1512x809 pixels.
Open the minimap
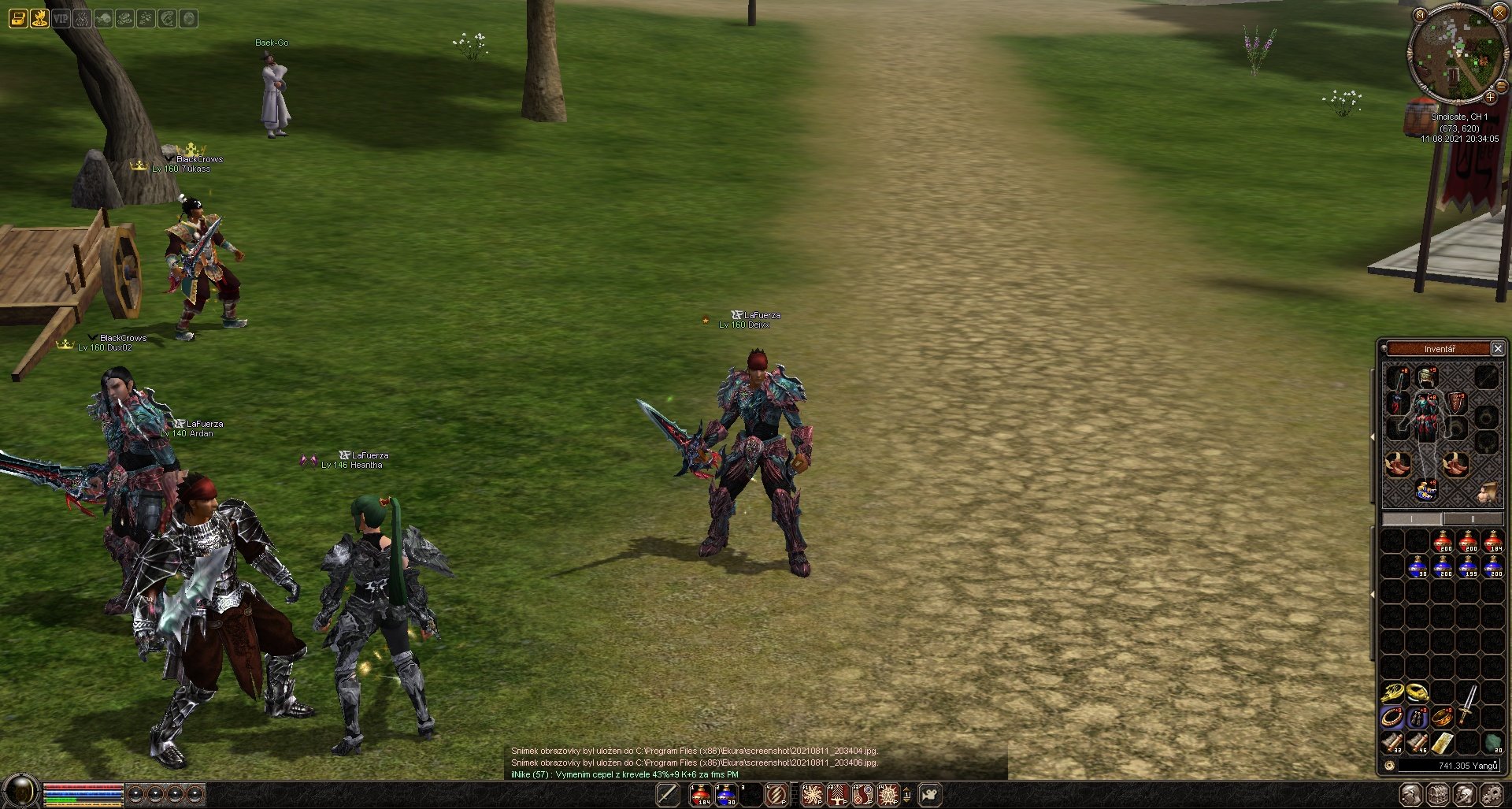(1420, 14)
